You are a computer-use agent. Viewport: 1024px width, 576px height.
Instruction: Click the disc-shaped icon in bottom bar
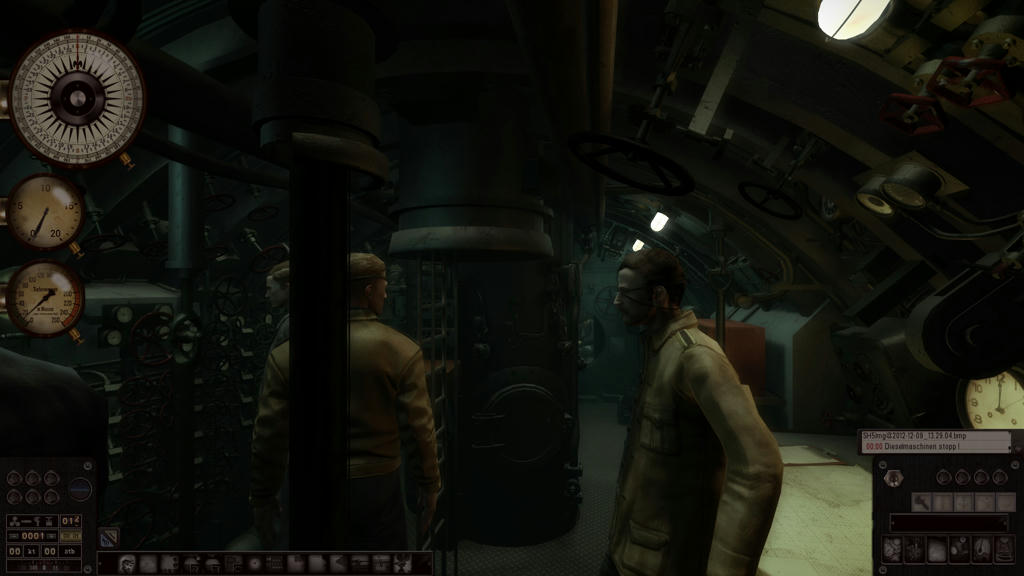[254, 564]
